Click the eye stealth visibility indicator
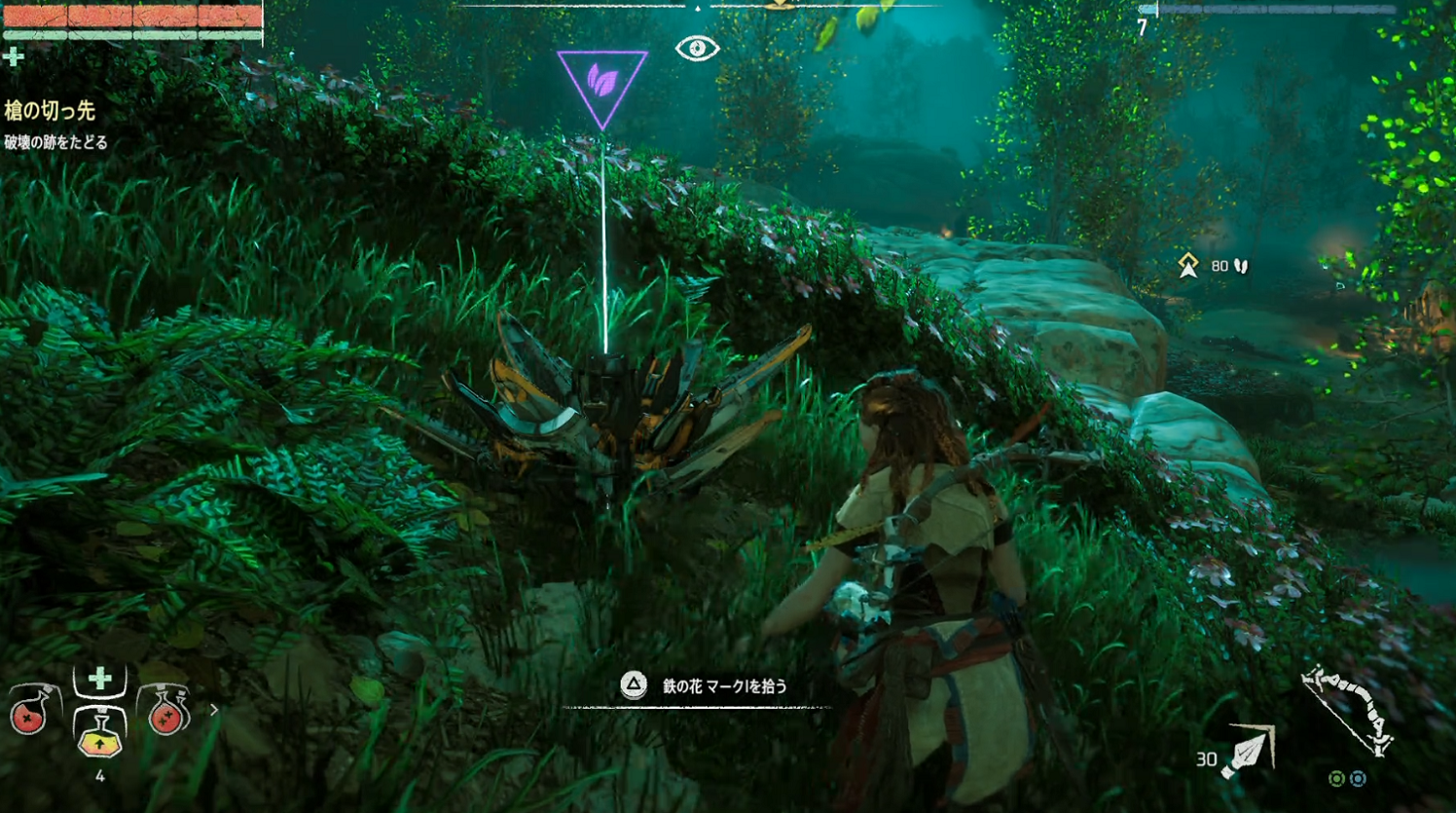 click(697, 48)
